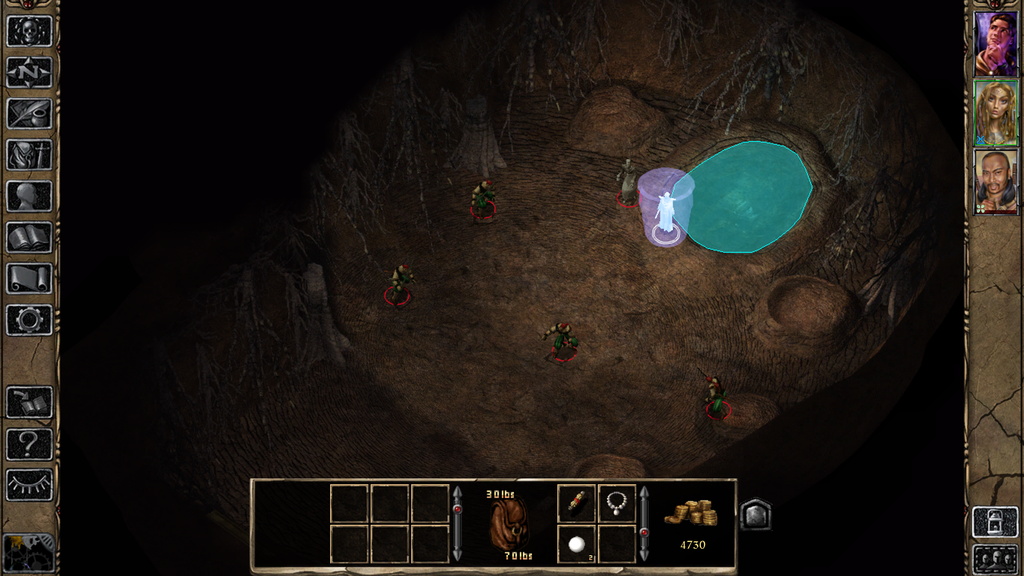Viewport: 1024px width, 576px height.
Task: Show the character record head icon
Action: point(29,195)
